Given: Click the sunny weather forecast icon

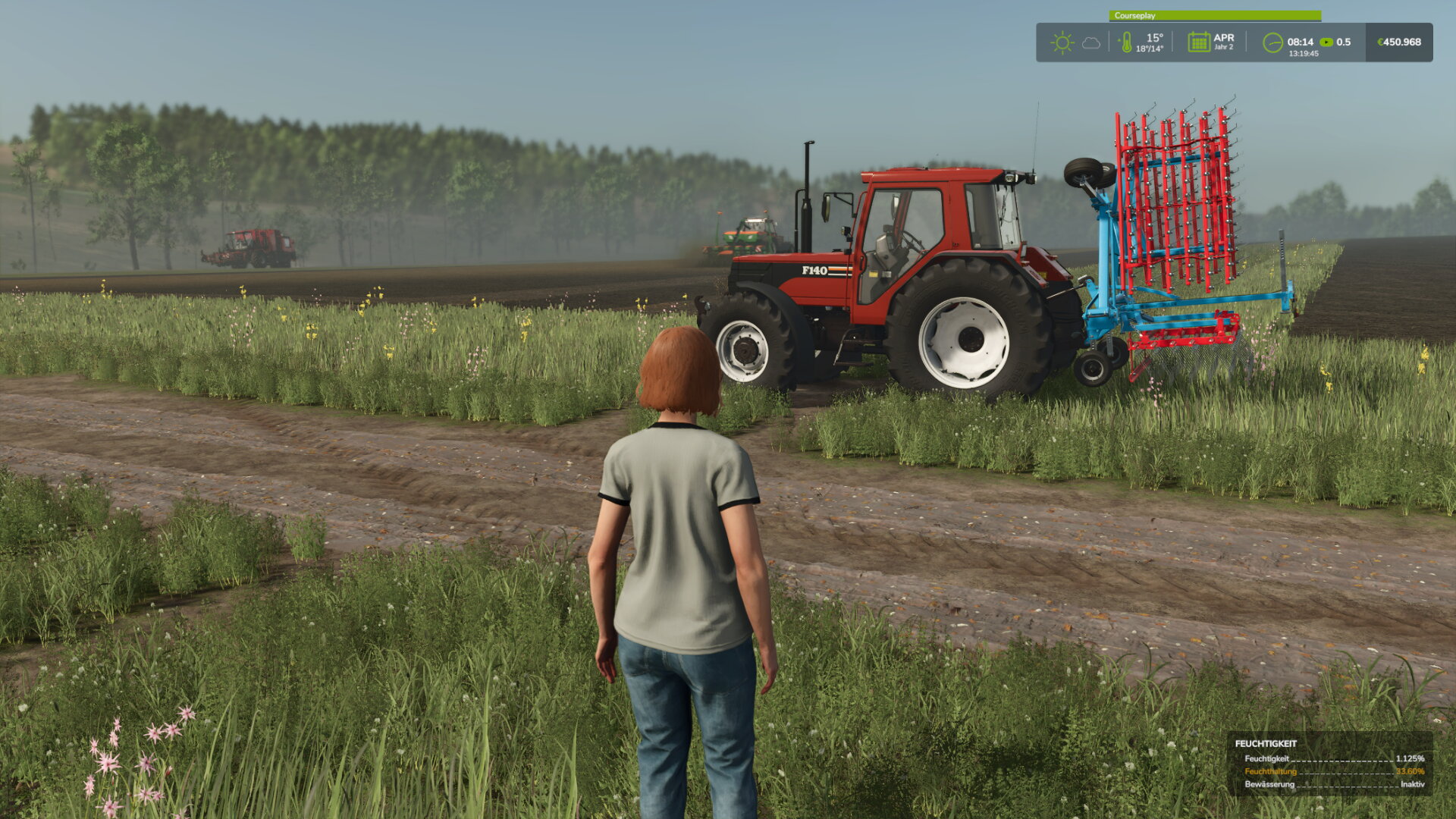Looking at the screenshot, I should point(1062,42).
